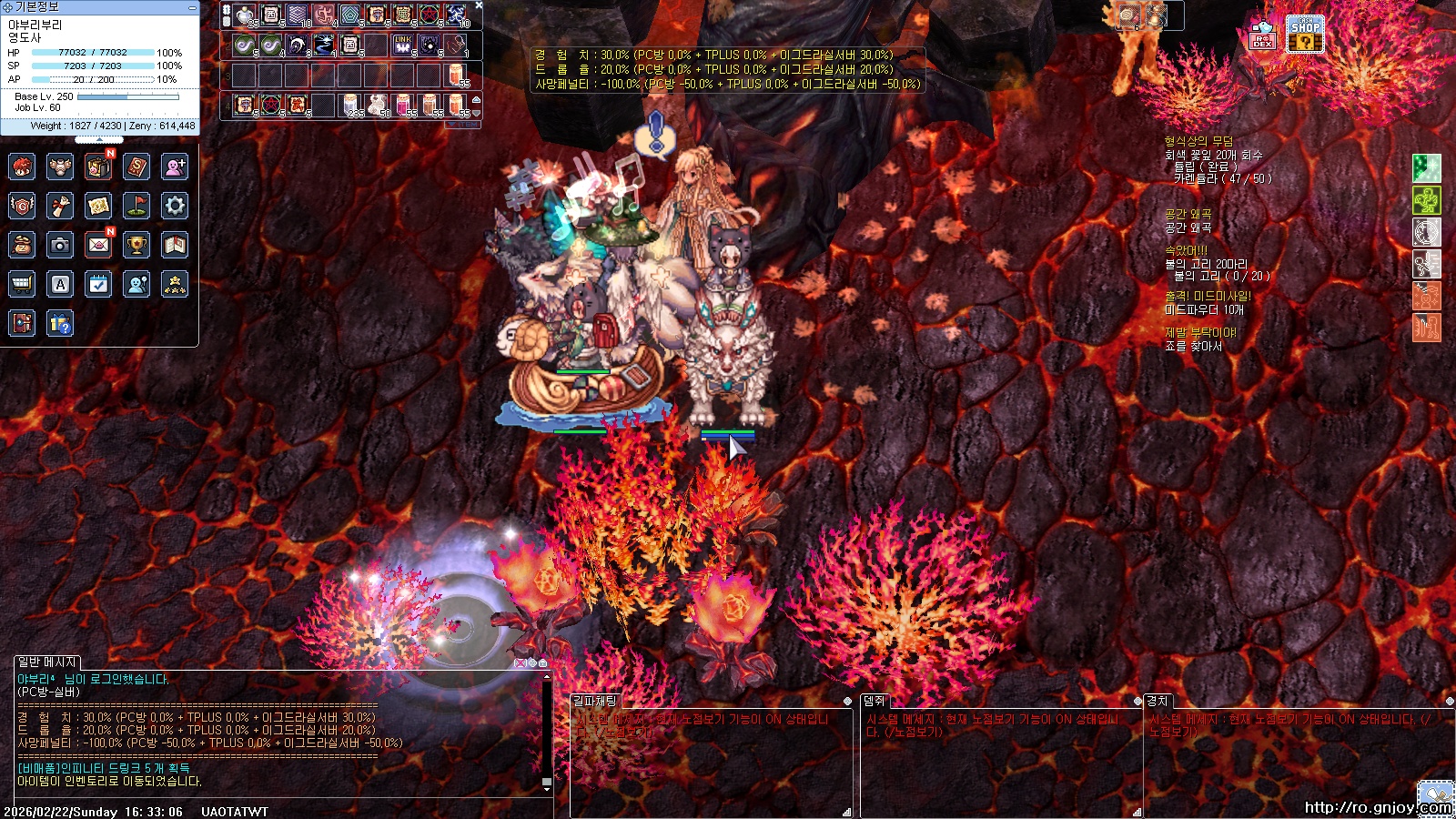Viewport: 1456px width, 819px height.
Task: Open the zeny money bag icon
Action: (22, 245)
